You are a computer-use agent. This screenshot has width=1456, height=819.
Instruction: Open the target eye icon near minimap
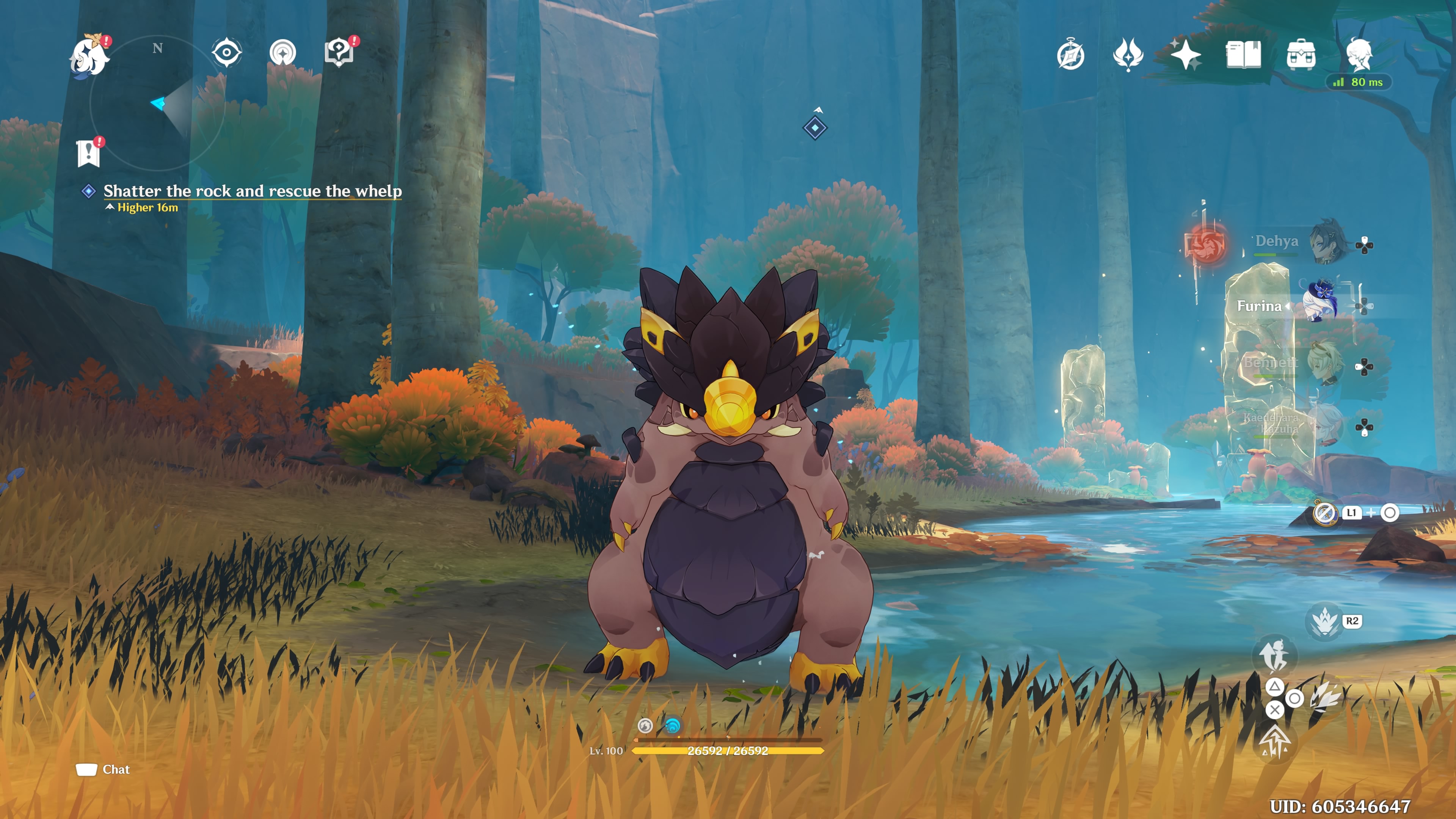pyautogui.click(x=227, y=53)
